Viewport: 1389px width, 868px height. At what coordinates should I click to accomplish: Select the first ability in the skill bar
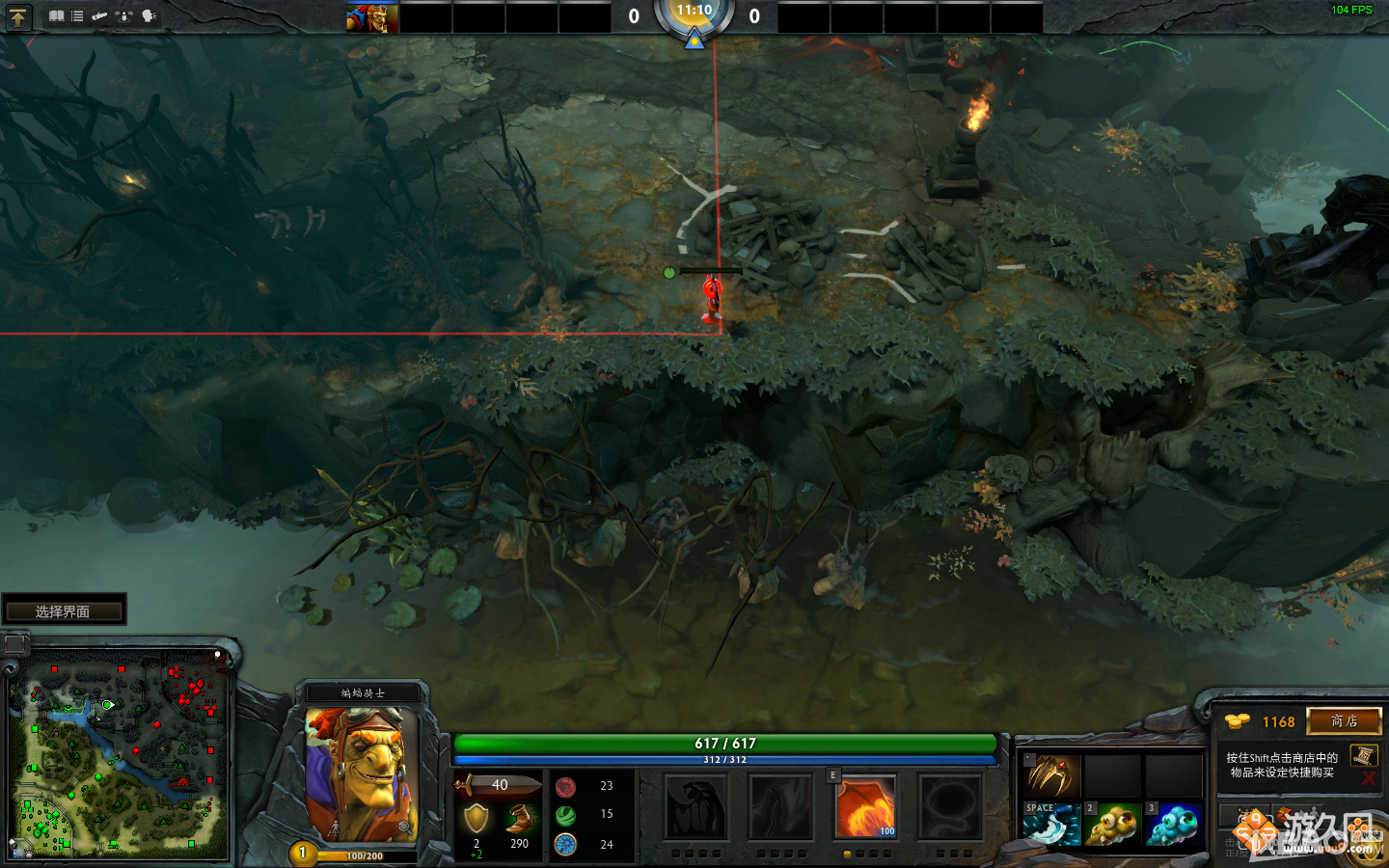pos(696,807)
